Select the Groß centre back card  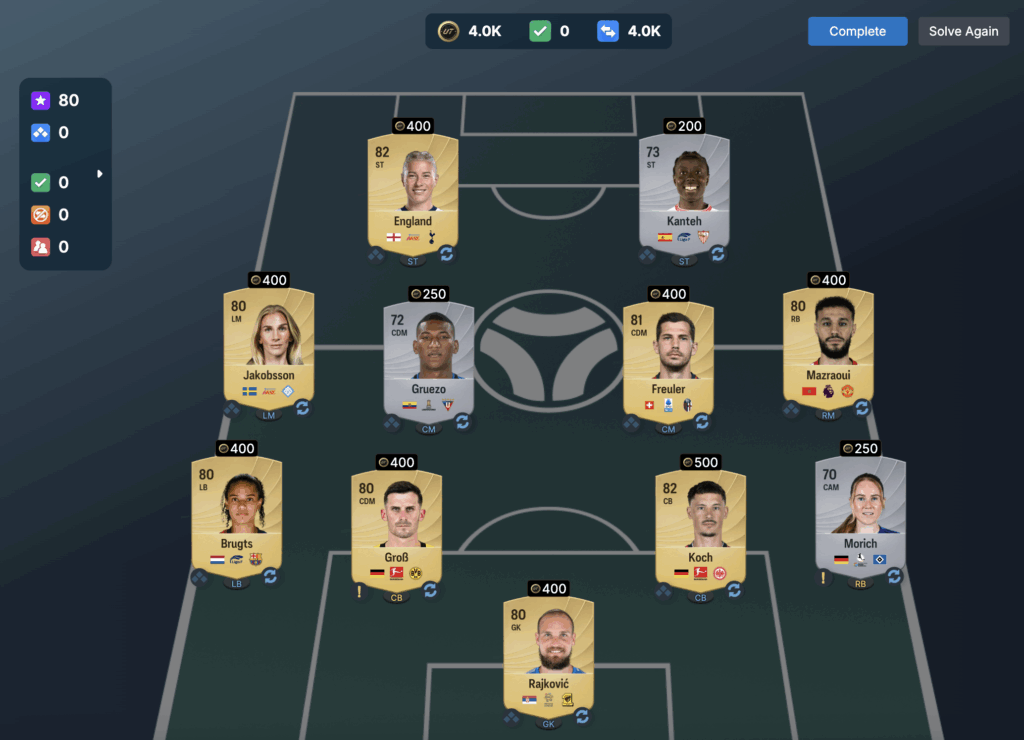coord(396,526)
